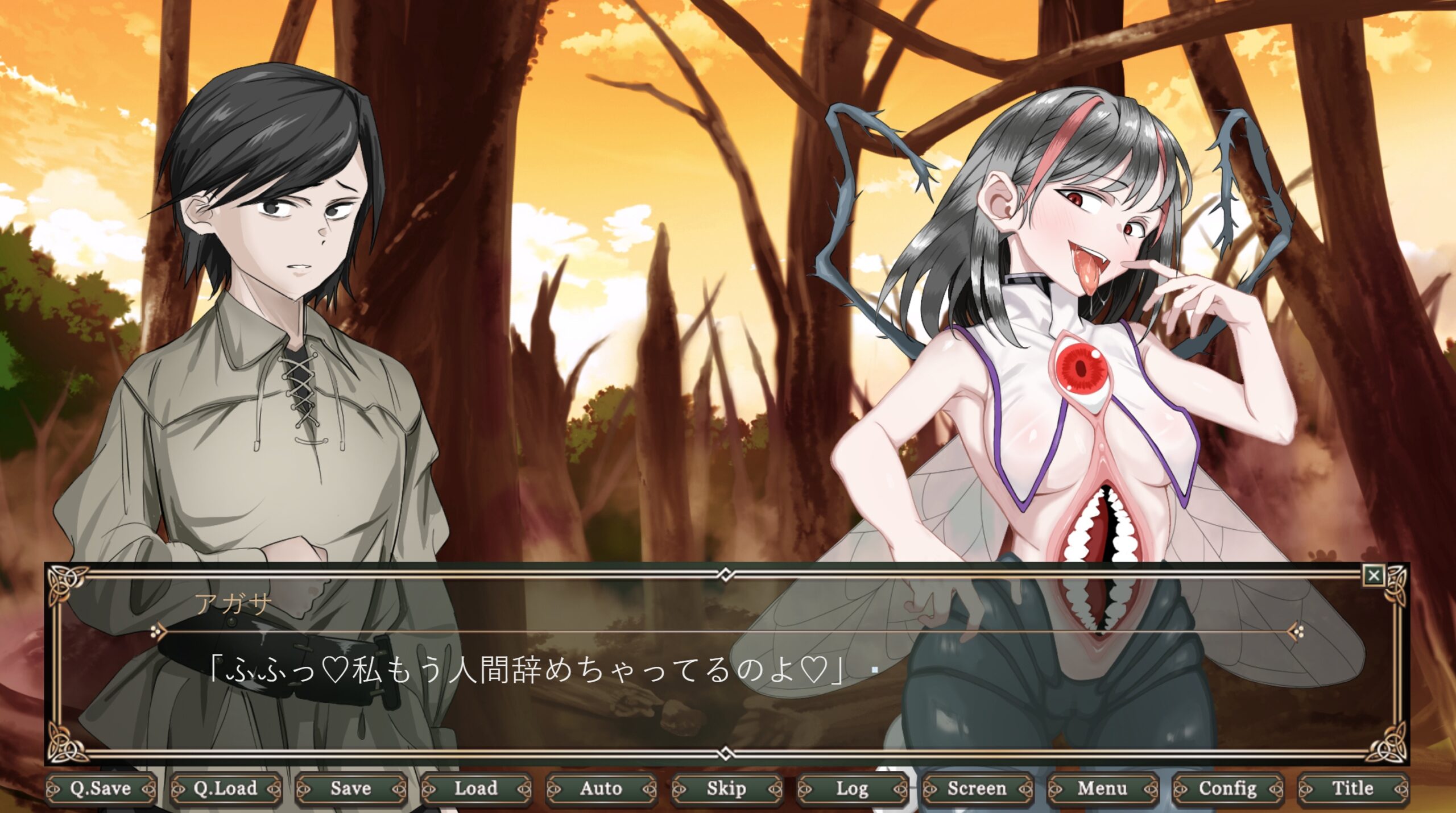Open the game Menu
This screenshot has width=1456, height=813.
tap(1102, 789)
